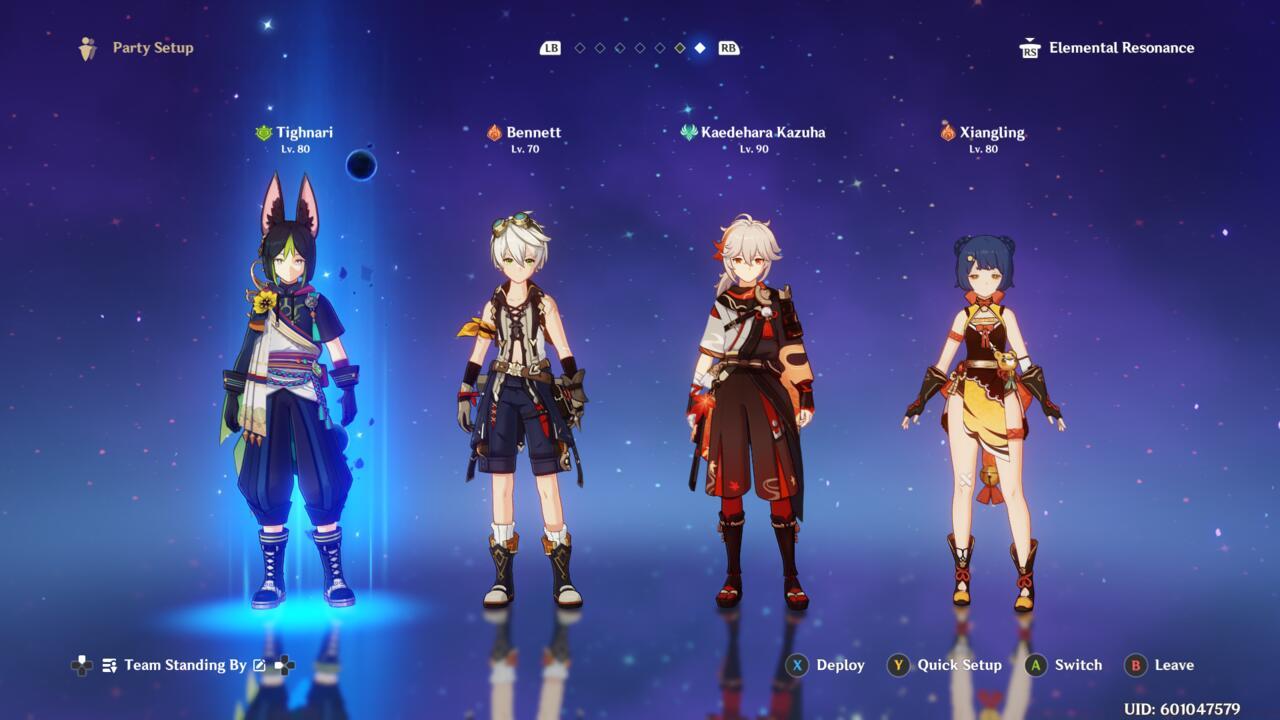This screenshot has width=1280, height=720.
Task: Click the team list icon near Team Standing By
Action: (x=108, y=664)
